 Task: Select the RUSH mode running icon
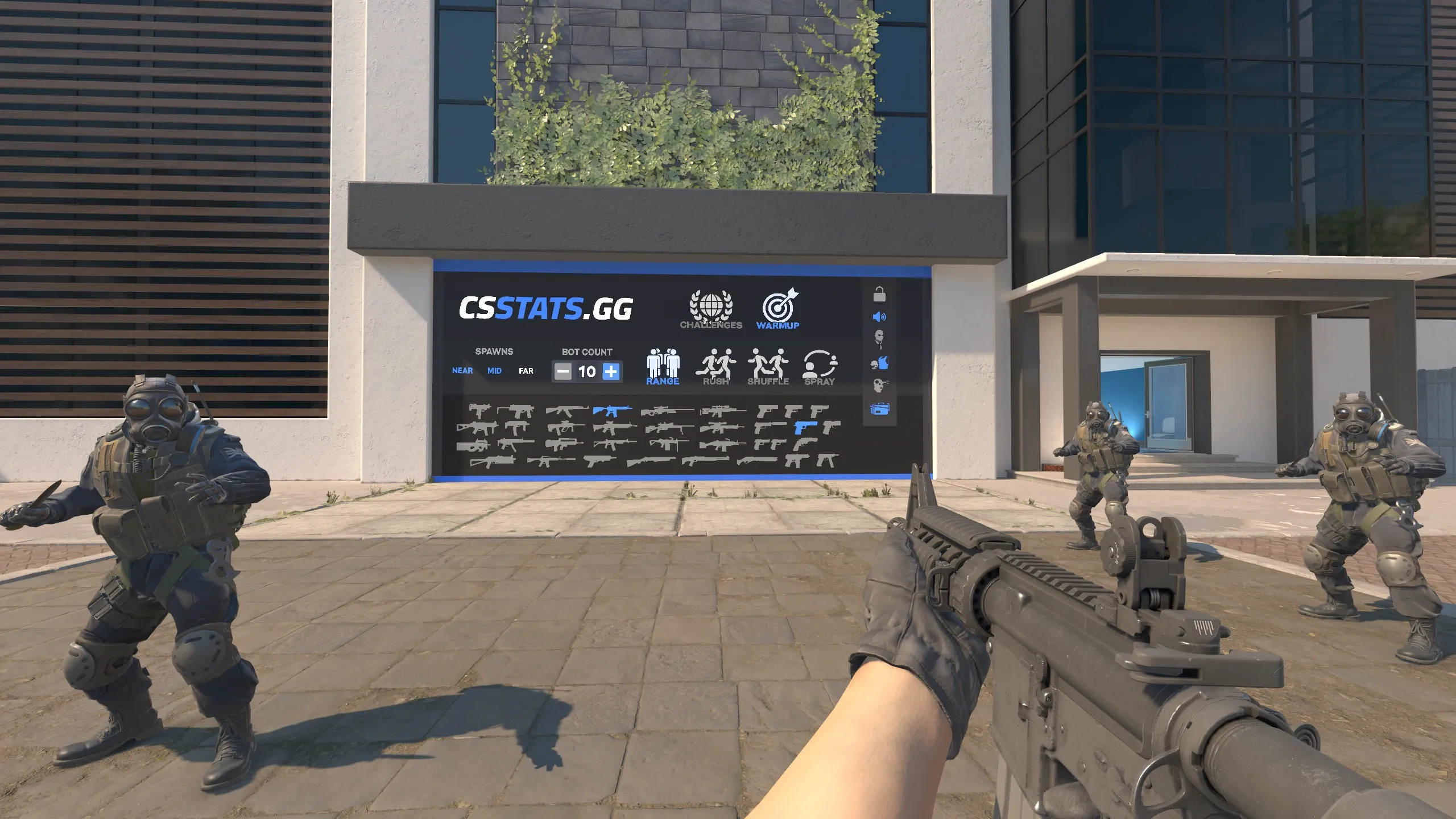point(715,362)
